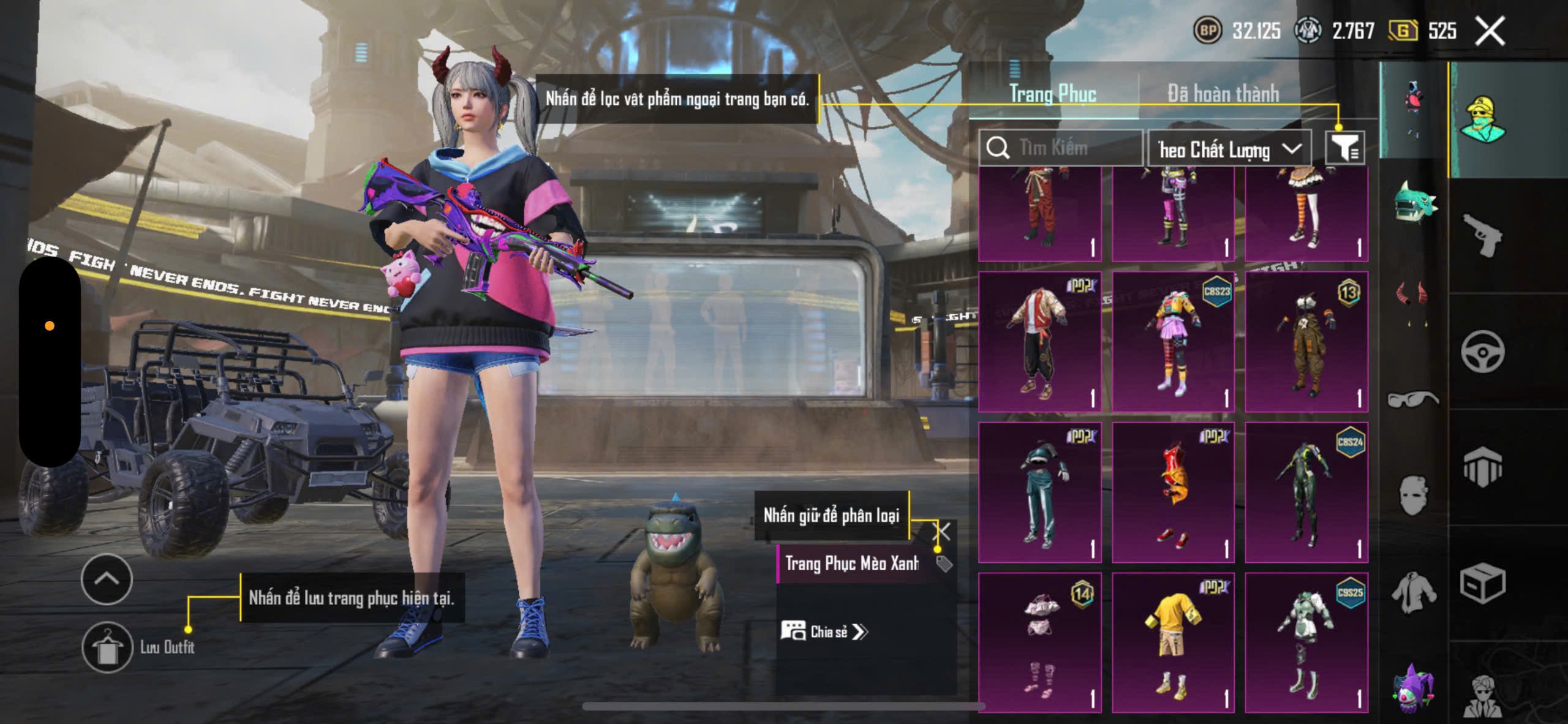The height and width of the screenshot is (724, 1568).
Task: Select the yellow shirt outfit tile
Action: click(x=1173, y=643)
